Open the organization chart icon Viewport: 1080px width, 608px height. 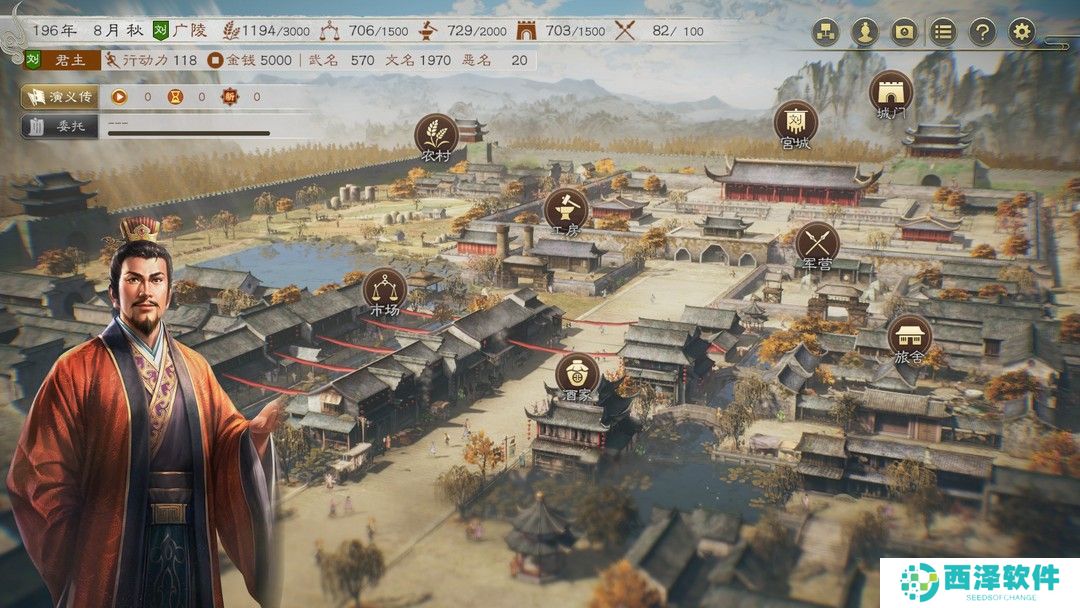[825, 32]
